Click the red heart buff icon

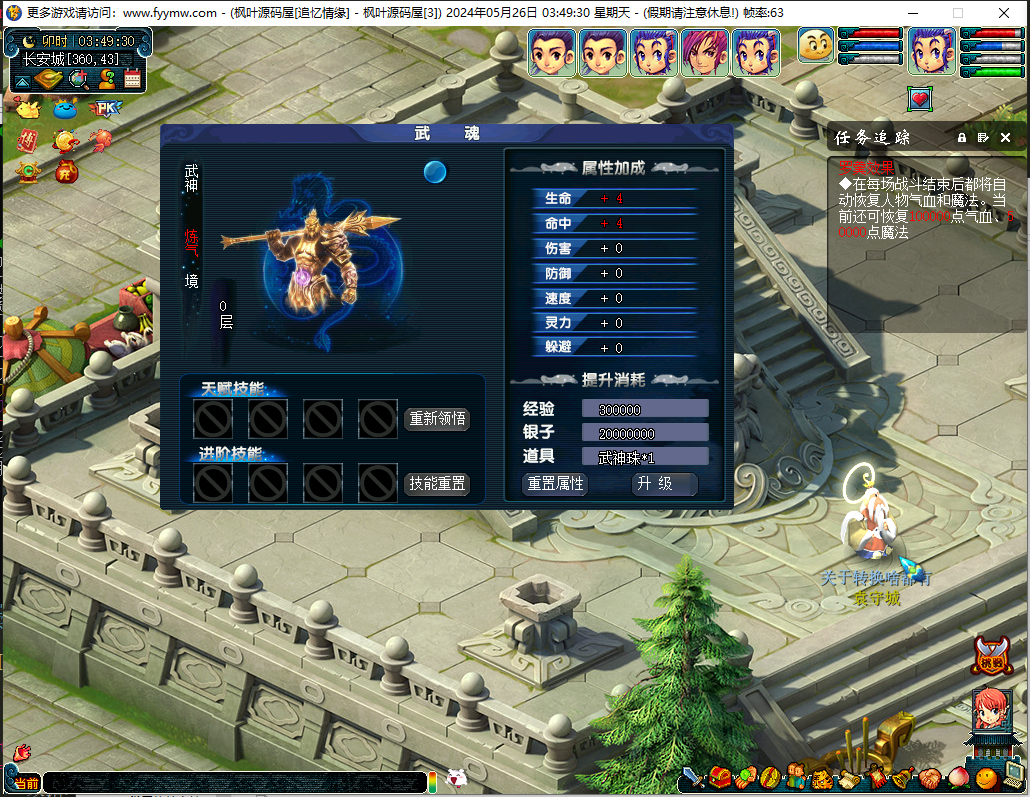919,98
